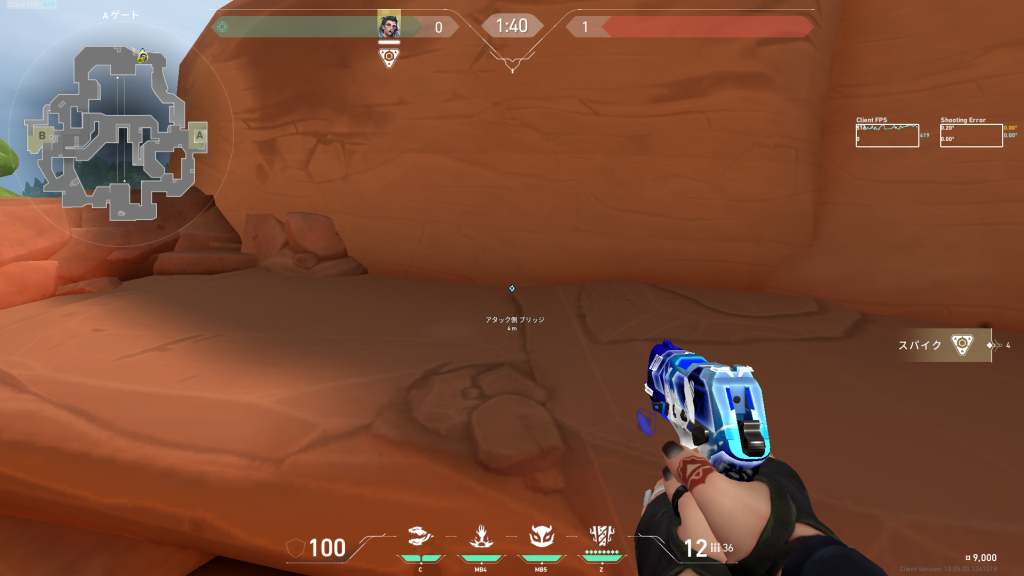Viewport: 1024px width, 576px height.
Task: Click the spike carrier icon below portrait
Action: pyautogui.click(x=389, y=58)
